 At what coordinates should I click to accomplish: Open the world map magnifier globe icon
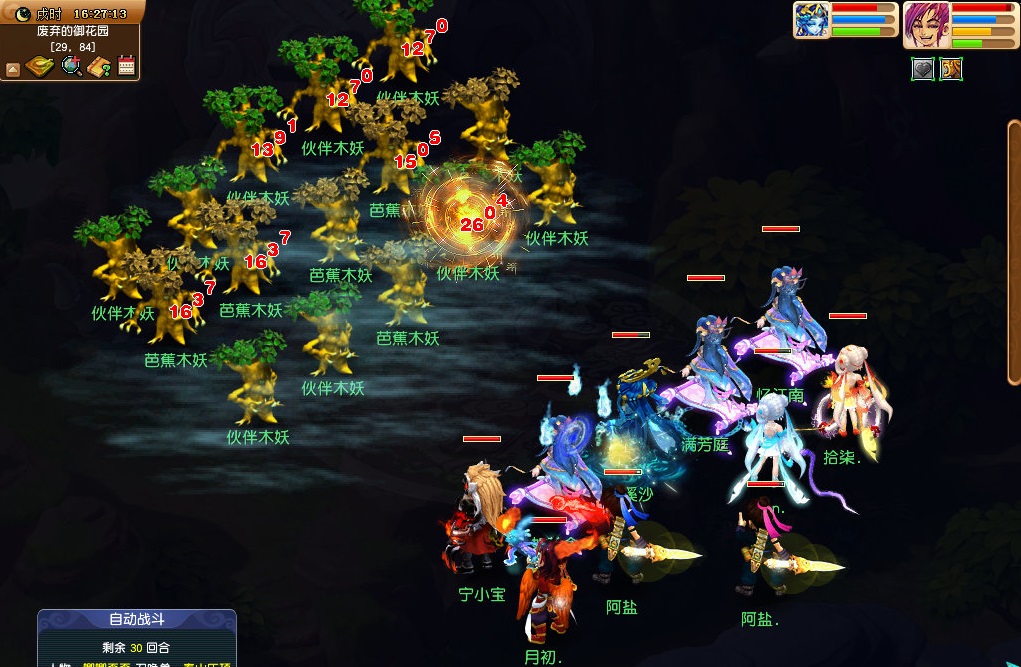[71, 67]
